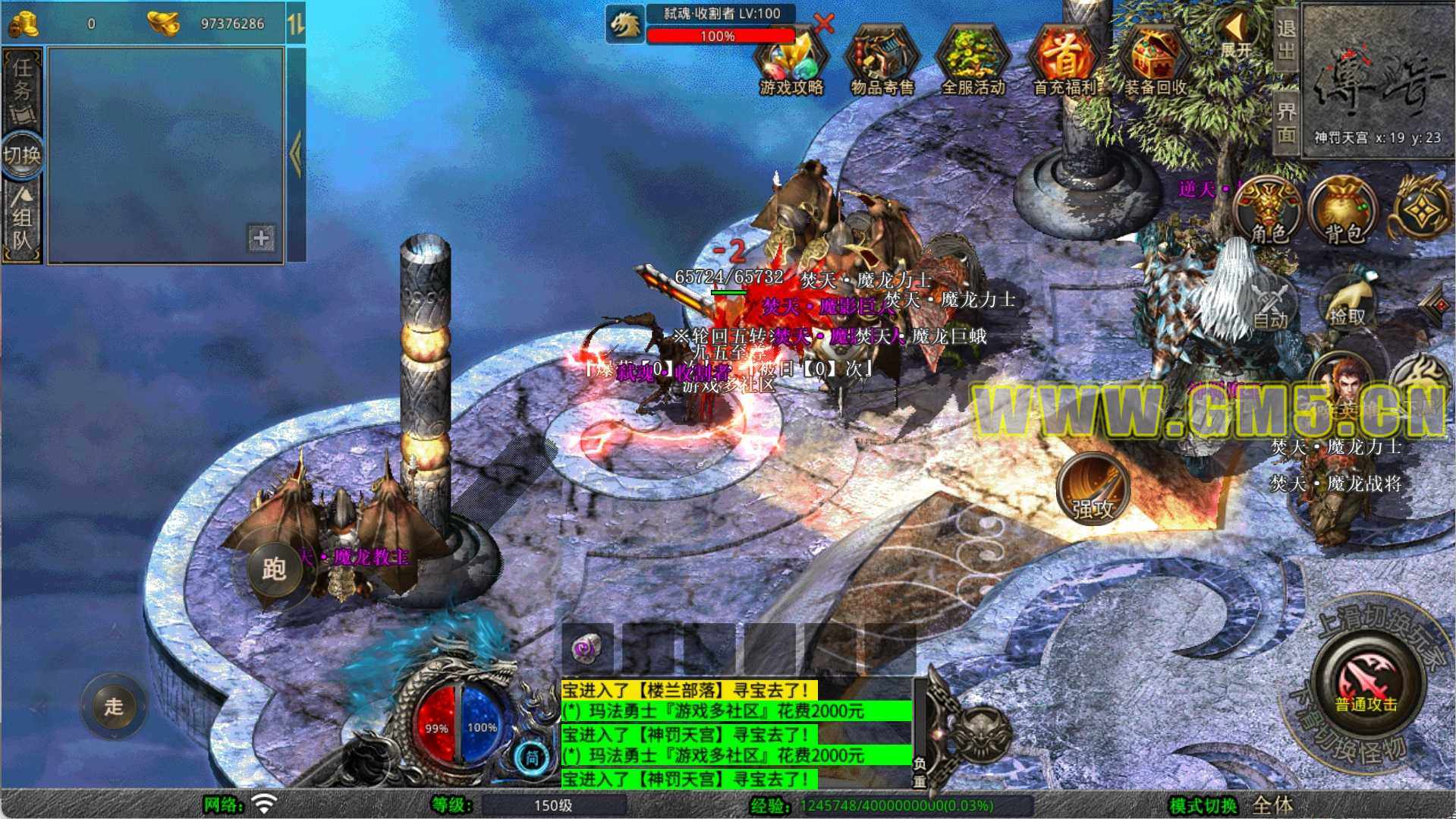The width and height of the screenshot is (1456, 819).
Task: Open the 装备回收 equipment recycling chest
Action: pyautogui.click(x=1155, y=64)
